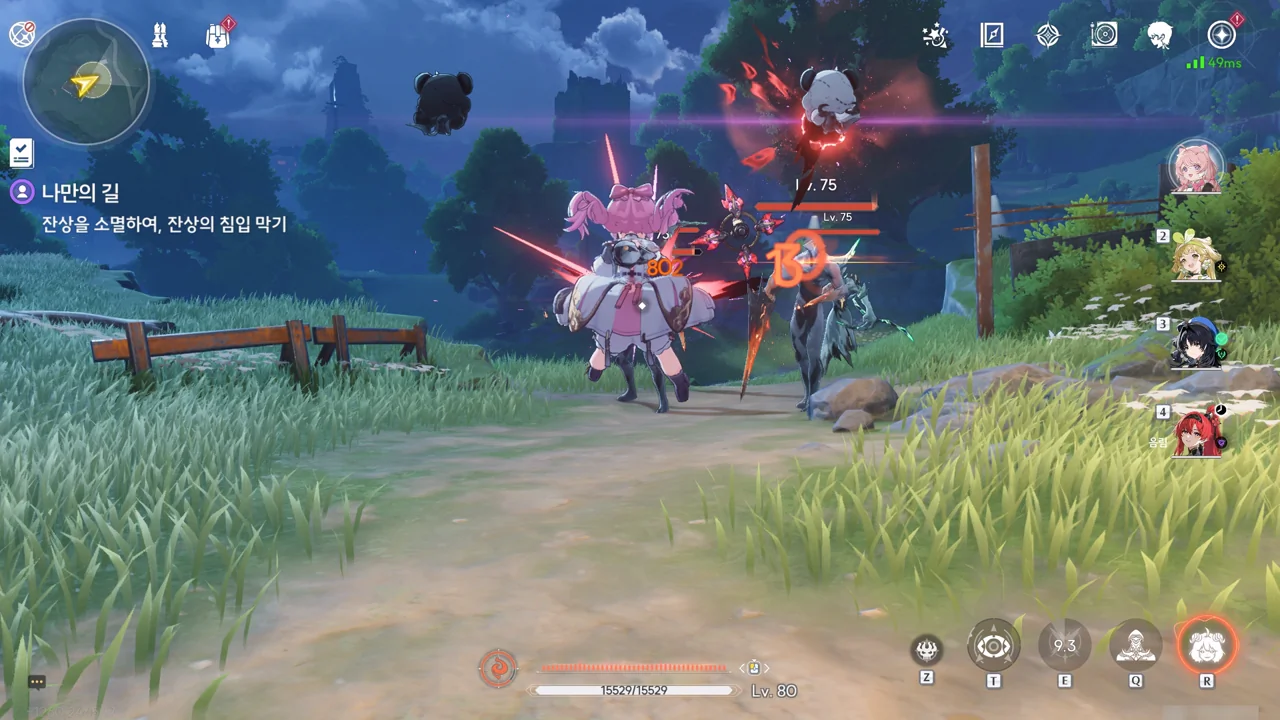Open the backpack inventory
The image size is (1280, 720).
218,36
